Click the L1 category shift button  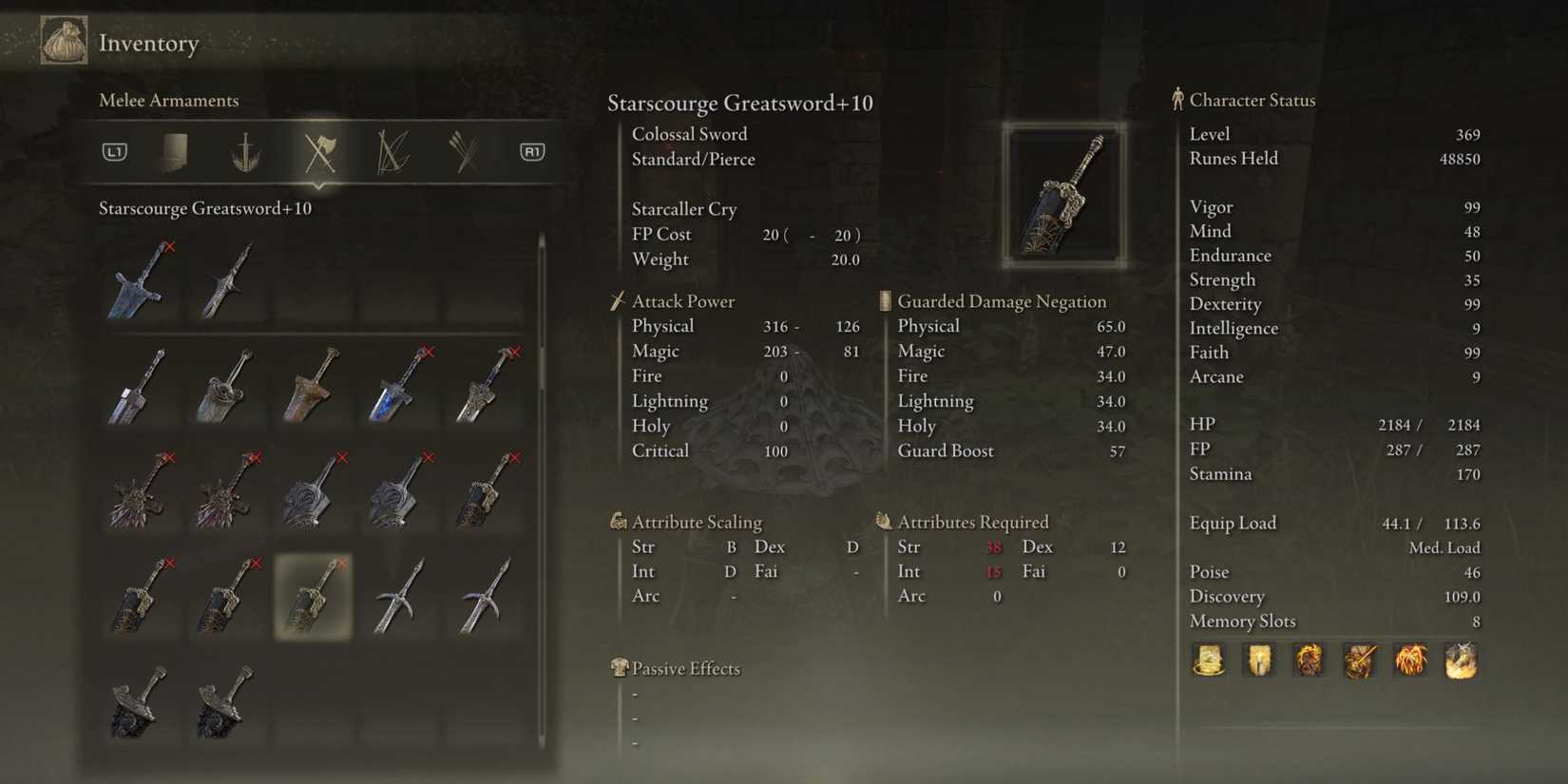coord(114,150)
